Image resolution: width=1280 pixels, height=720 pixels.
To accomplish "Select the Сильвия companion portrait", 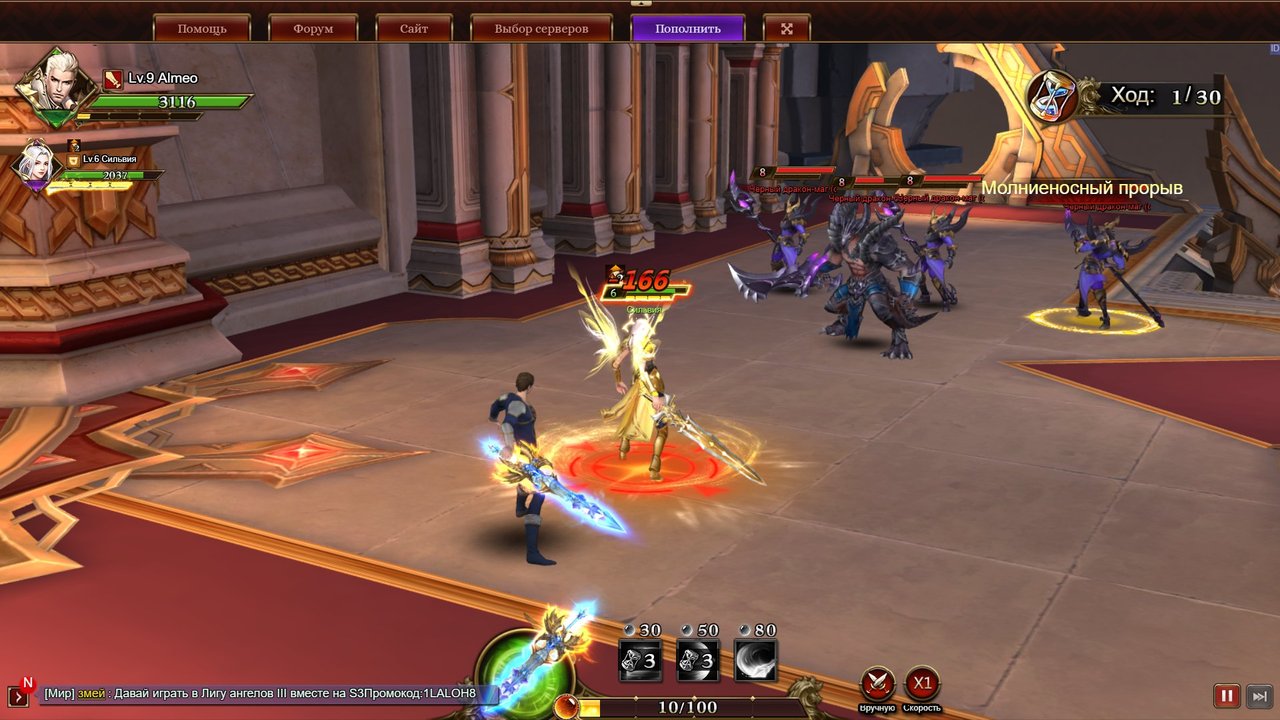I will tap(36, 166).
